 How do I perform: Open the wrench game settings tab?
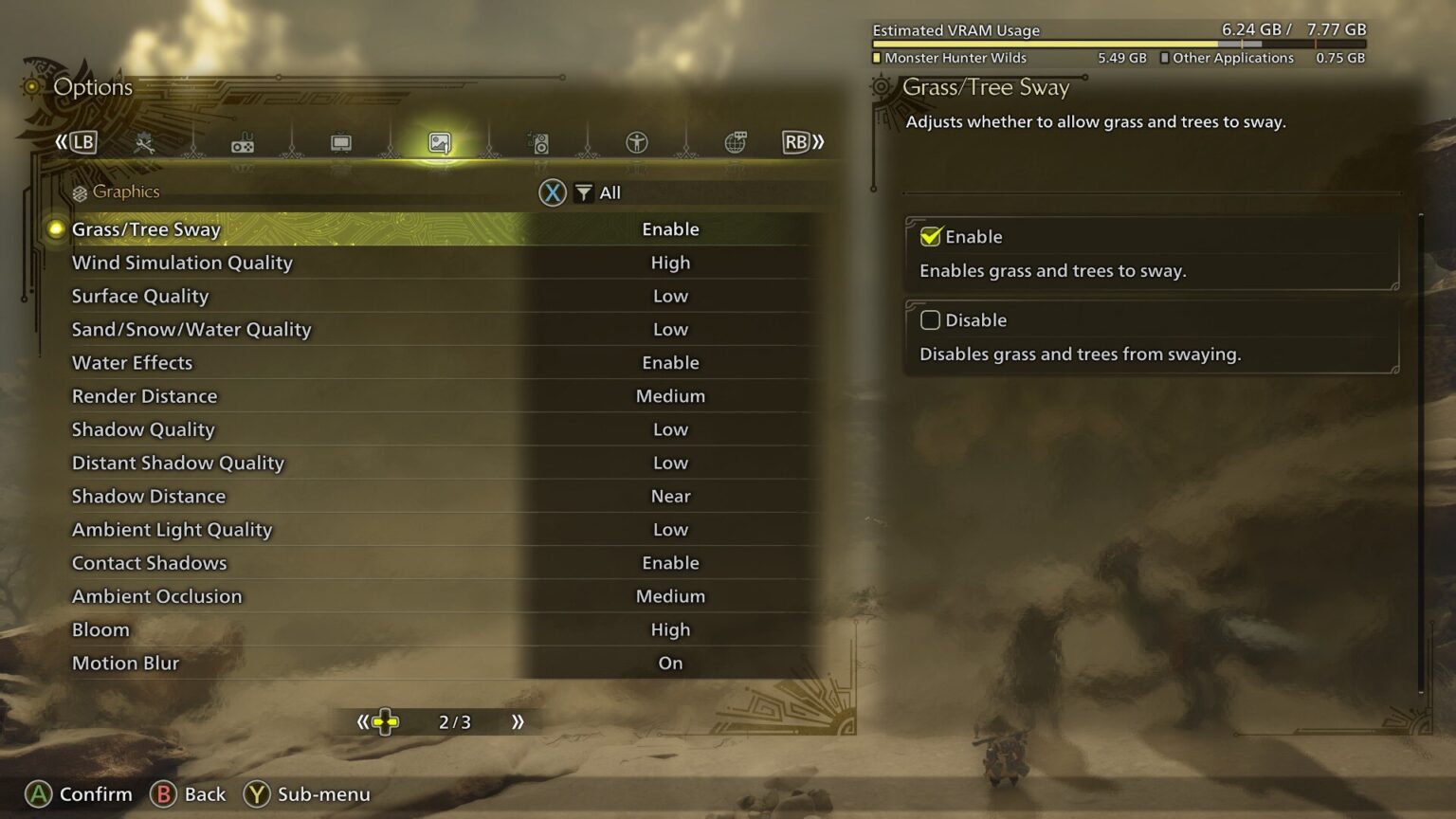(x=144, y=142)
